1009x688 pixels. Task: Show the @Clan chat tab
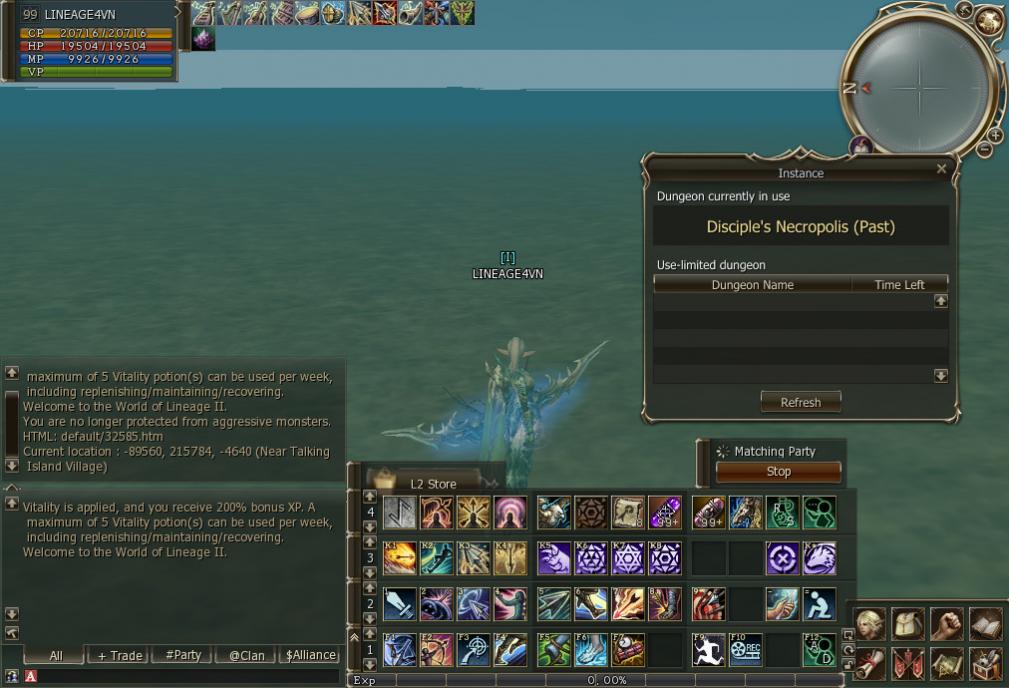(246, 655)
